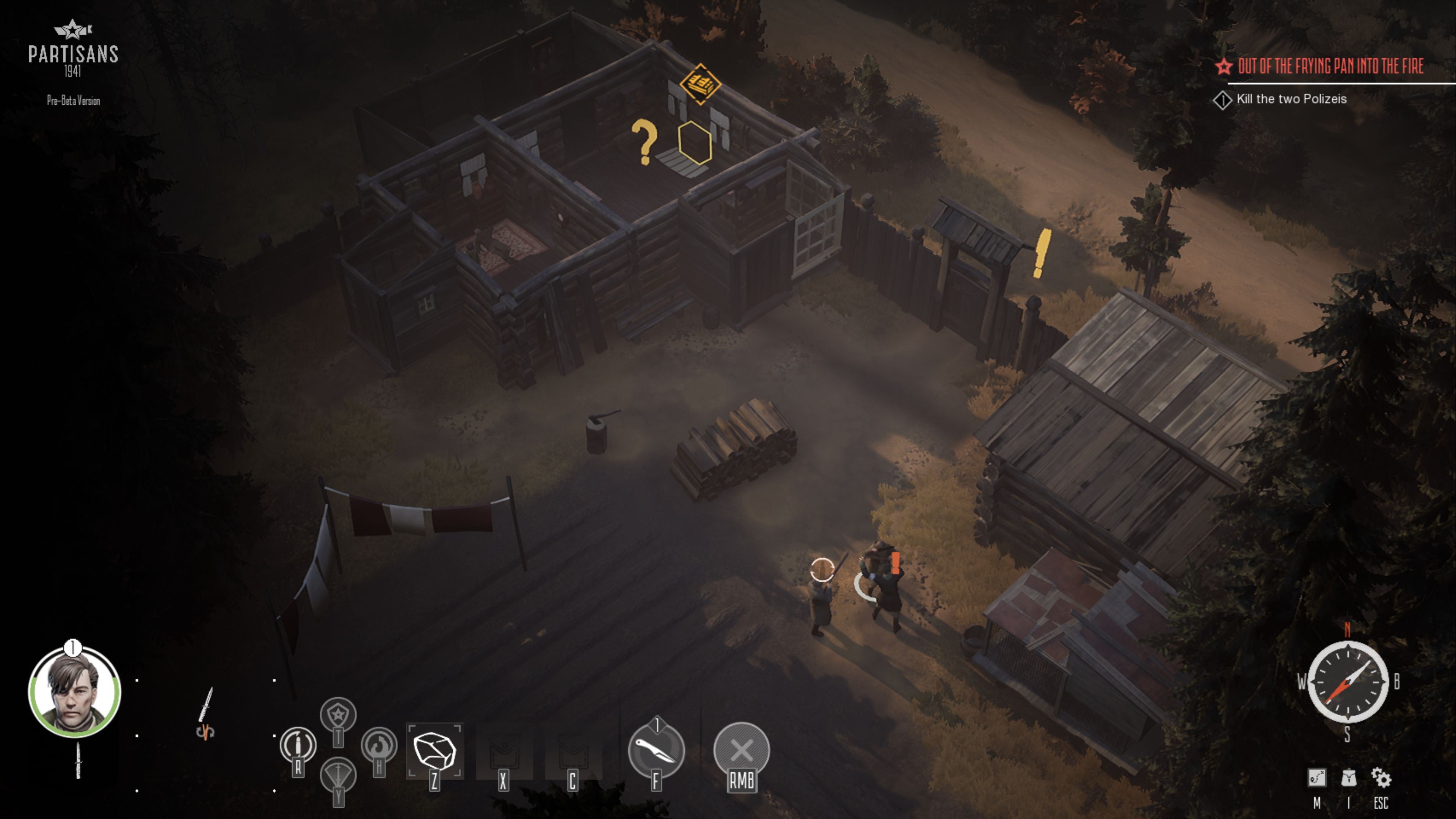Image resolution: width=1456 pixels, height=819 pixels.
Task: Click the hexagon loot marker
Action: click(x=695, y=143)
